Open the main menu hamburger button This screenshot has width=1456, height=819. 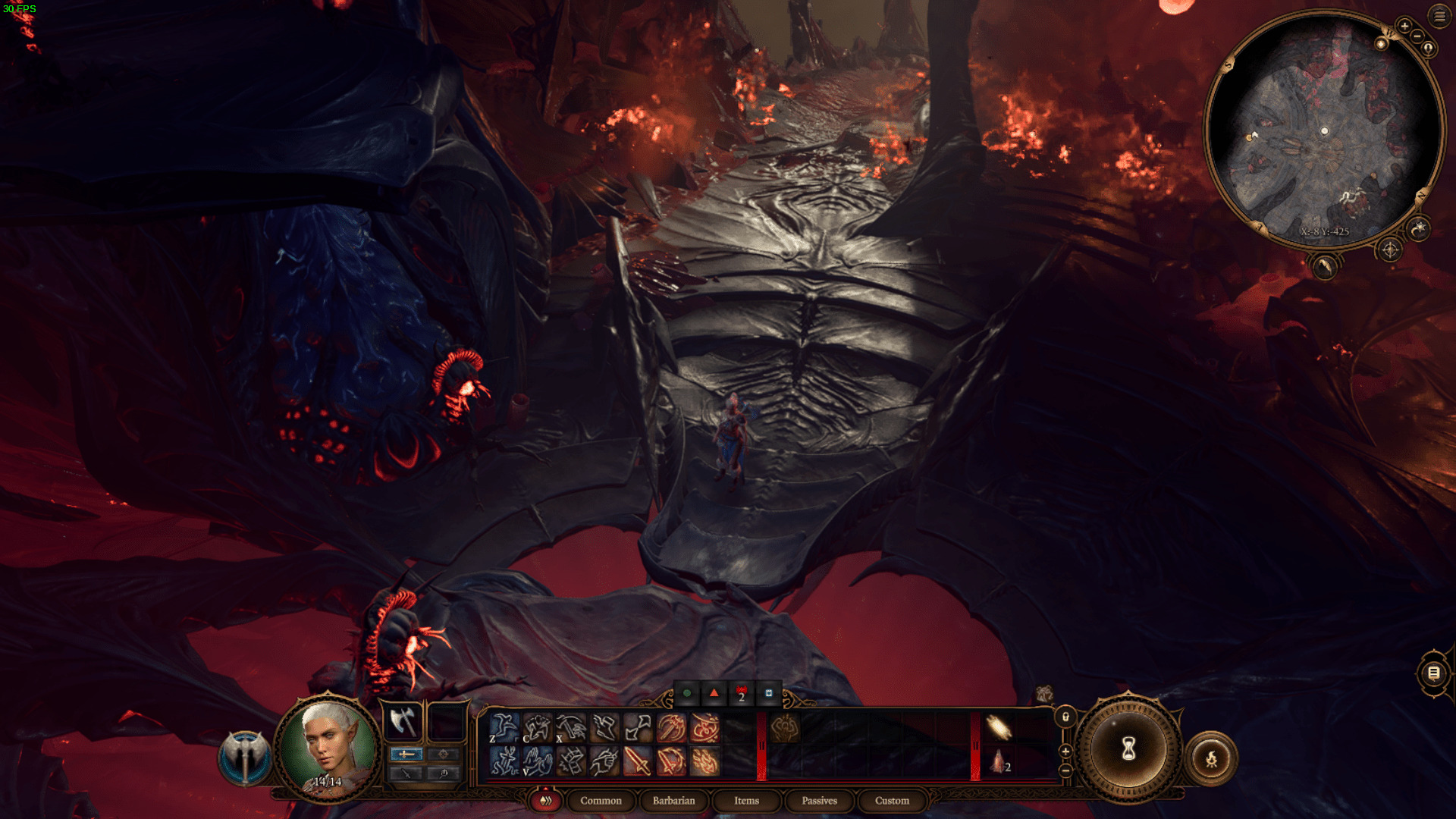pyautogui.click(x=1439, y=16)
